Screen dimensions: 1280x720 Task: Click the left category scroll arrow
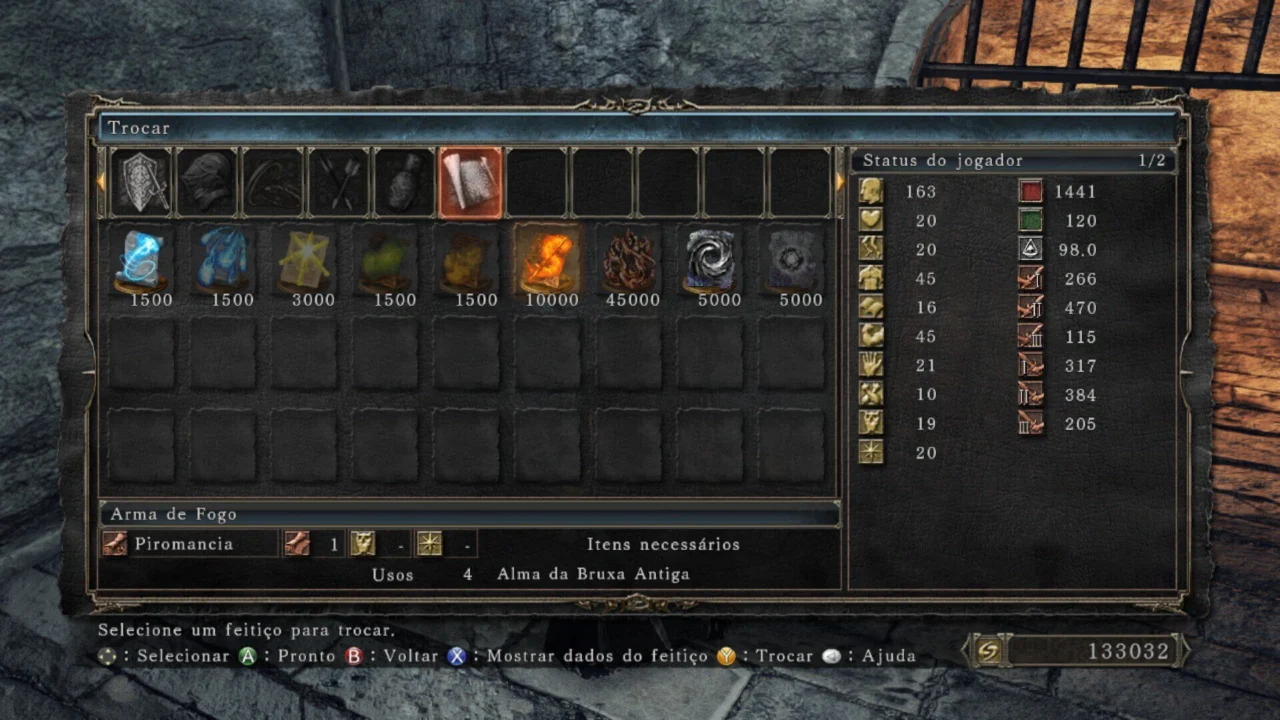tap(100, 182)
